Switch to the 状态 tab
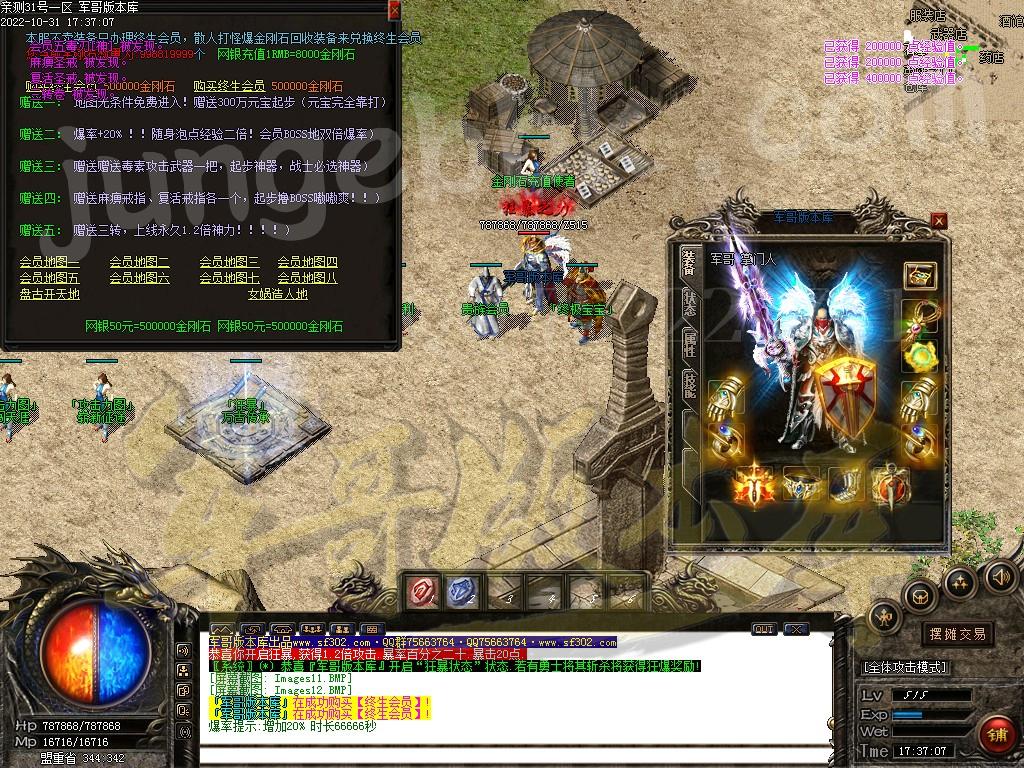 click(x=689, y=302)
